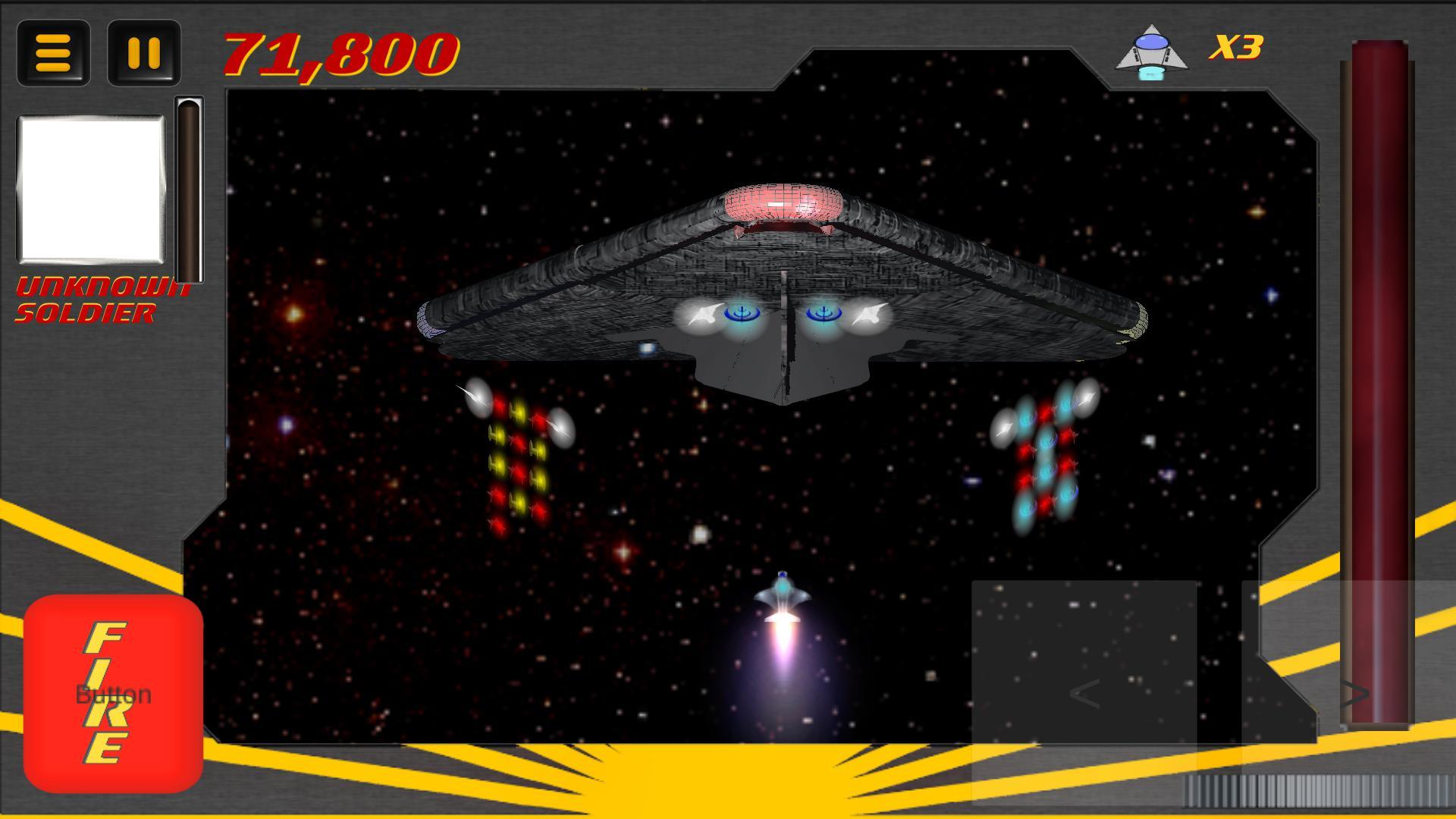
Task: Expand the in-game options via menu button
Action: click(53, 54)
